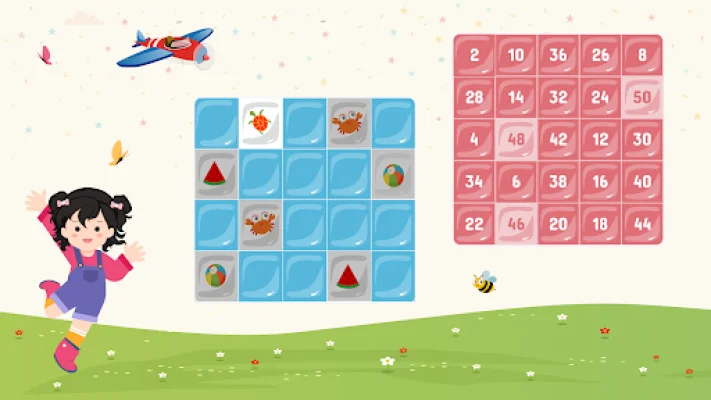Select the strawberry tile

pyautogui.click(x=260, y=123)
